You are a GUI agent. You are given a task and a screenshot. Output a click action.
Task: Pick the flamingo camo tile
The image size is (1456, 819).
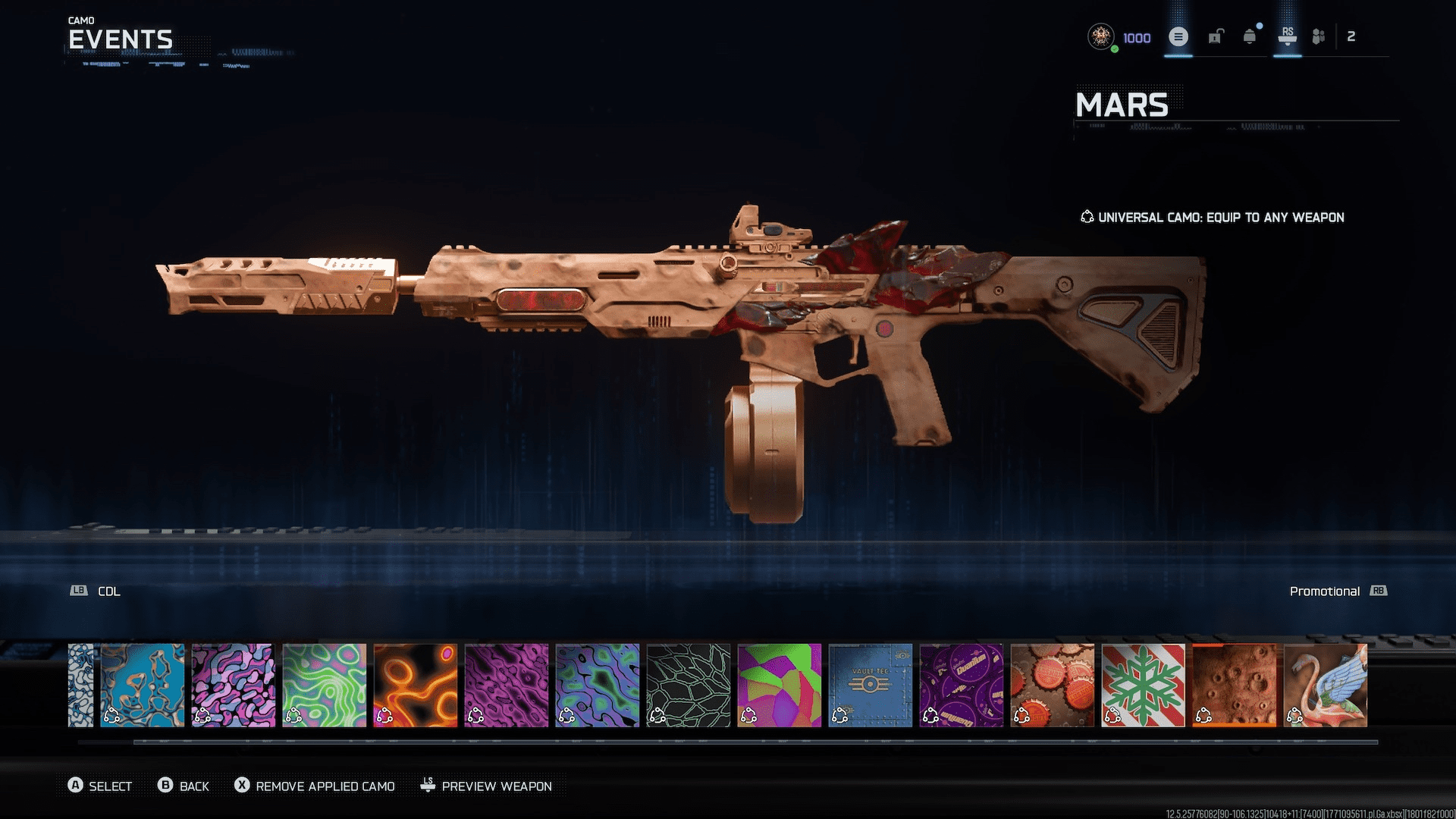1325,685
